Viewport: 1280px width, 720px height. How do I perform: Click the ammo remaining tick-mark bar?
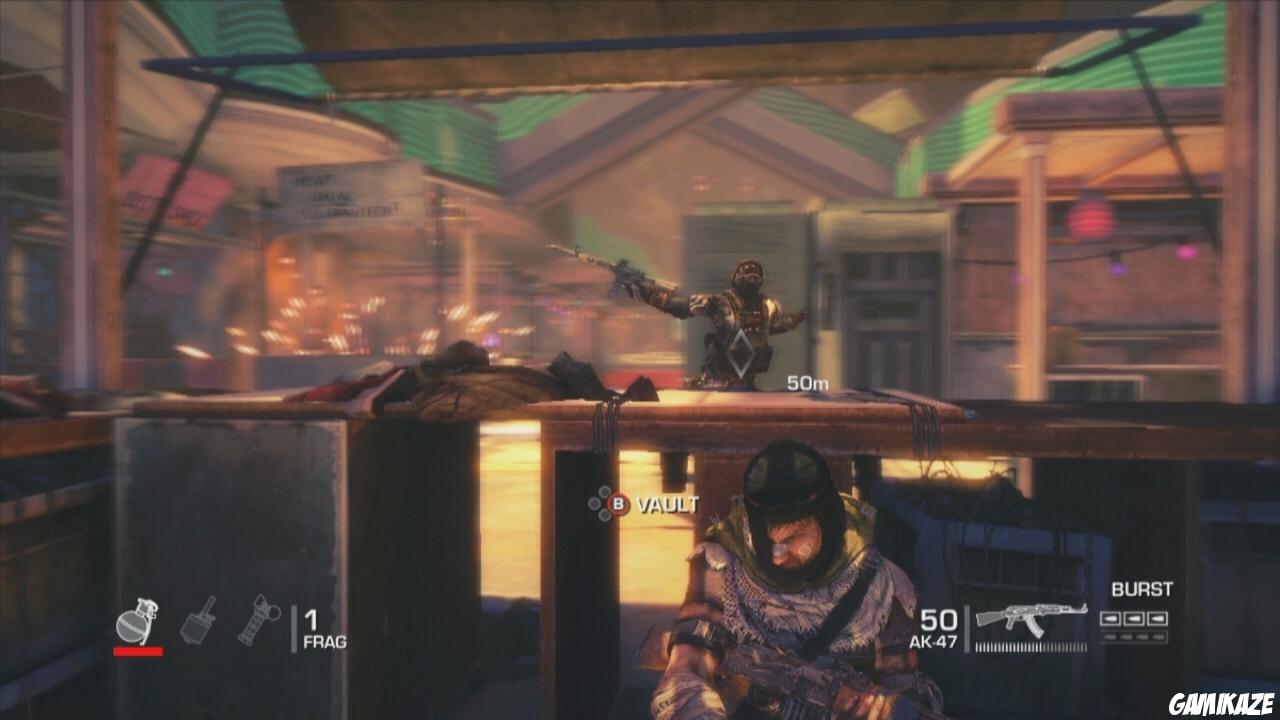(x=1031, y=646)
